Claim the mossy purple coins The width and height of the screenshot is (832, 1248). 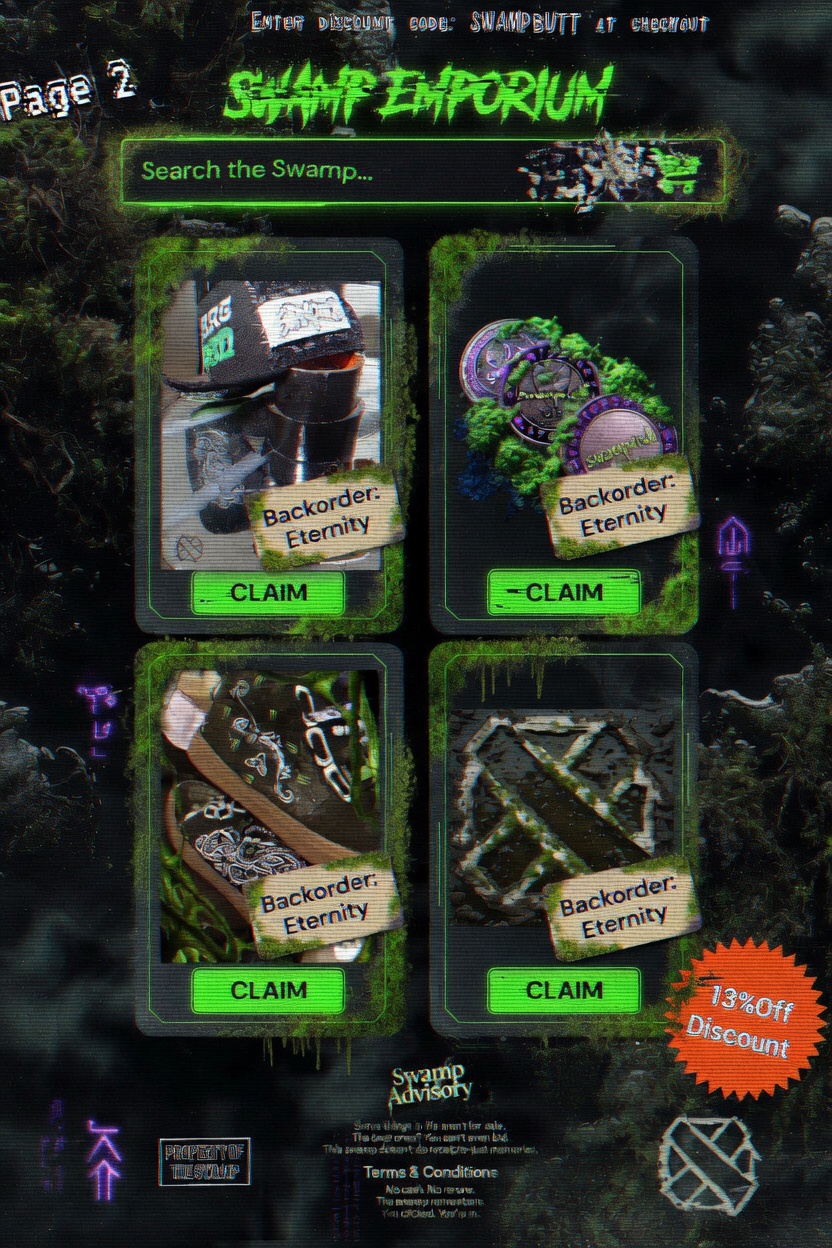coord(563,593)
